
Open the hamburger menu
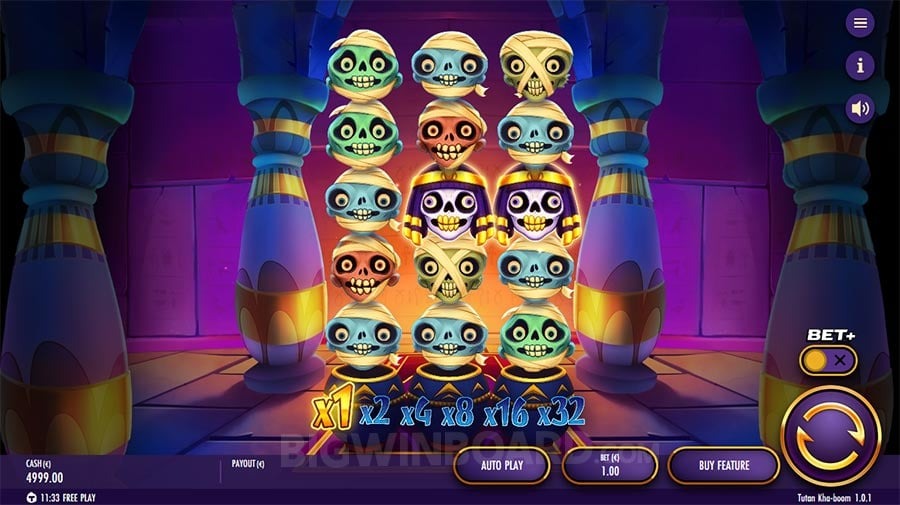pyautogui.click(x=860, y=22)
